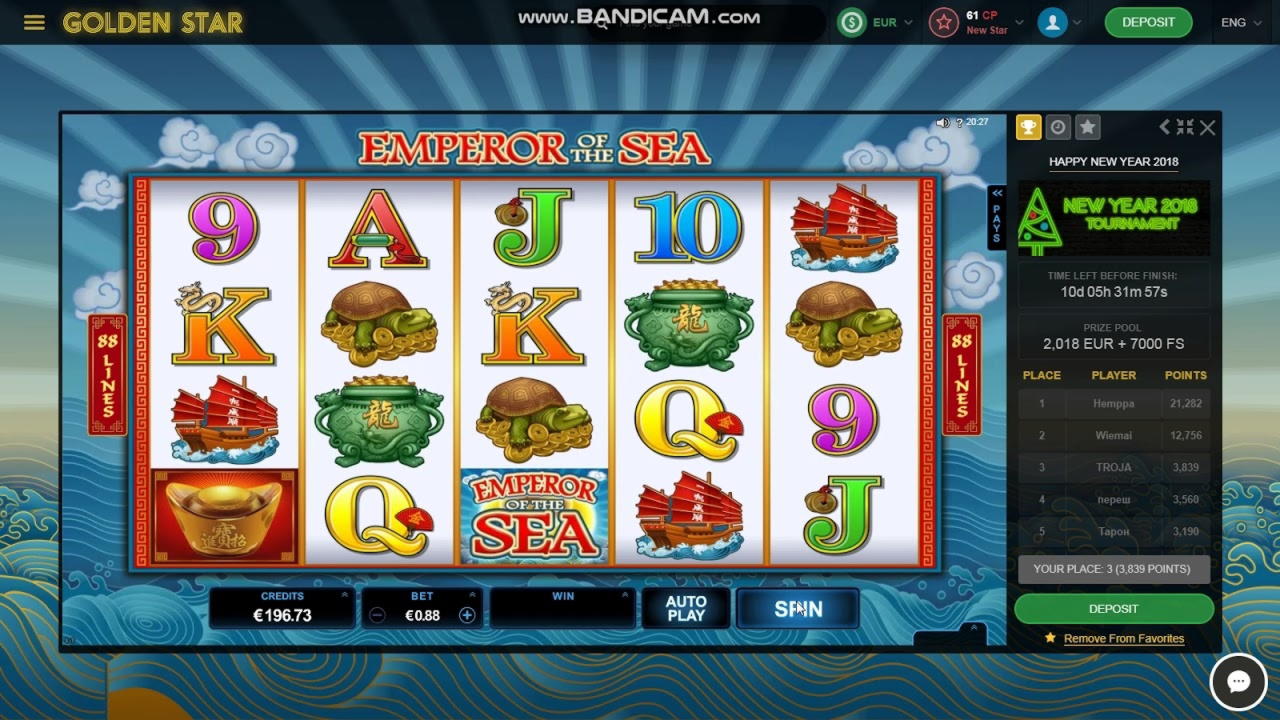Expand the Pays table tab
This screenshot has height=720, width=1280.
click(996, 215)
